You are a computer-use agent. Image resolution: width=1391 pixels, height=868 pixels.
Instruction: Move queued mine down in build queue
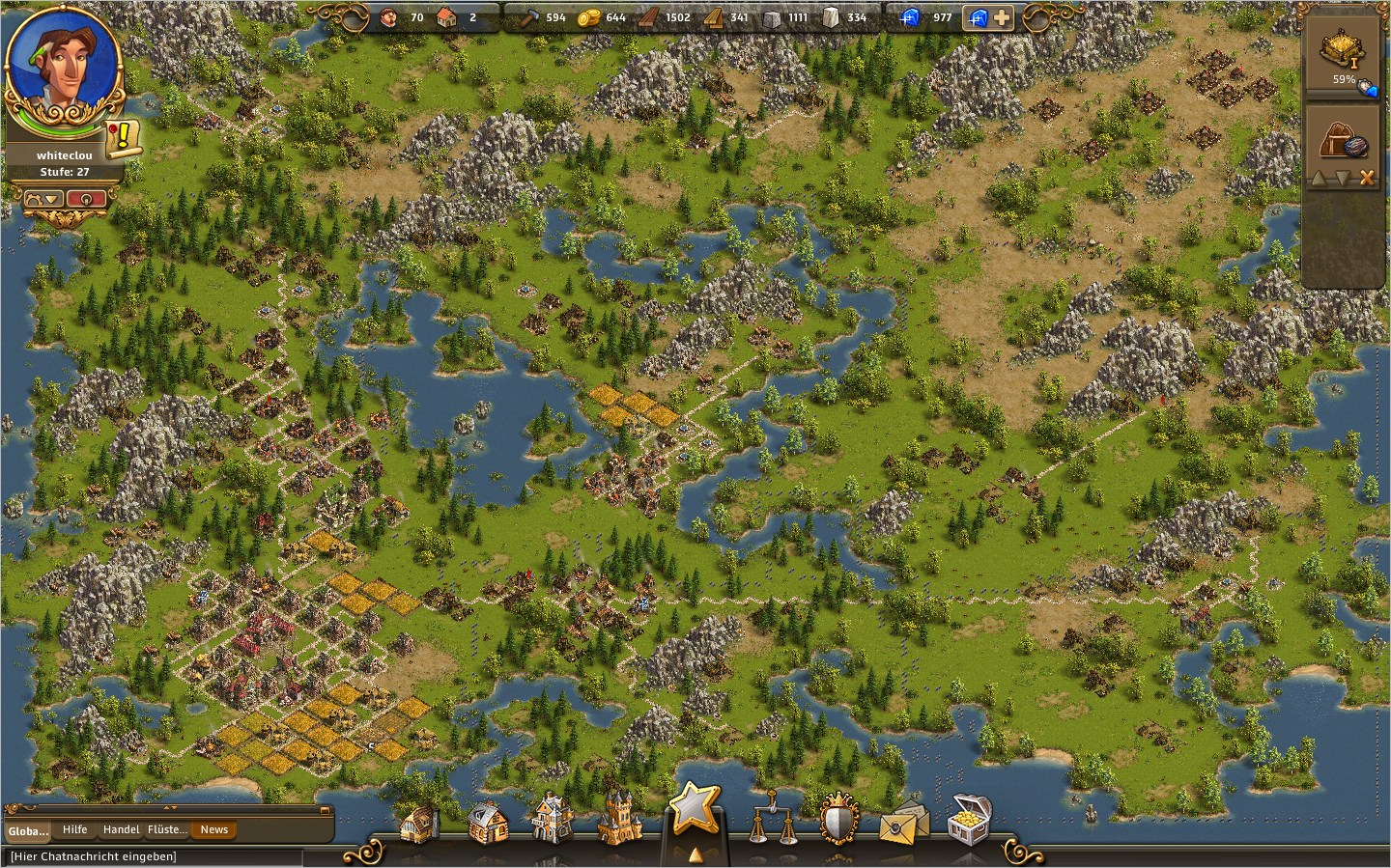point(1341,178)
